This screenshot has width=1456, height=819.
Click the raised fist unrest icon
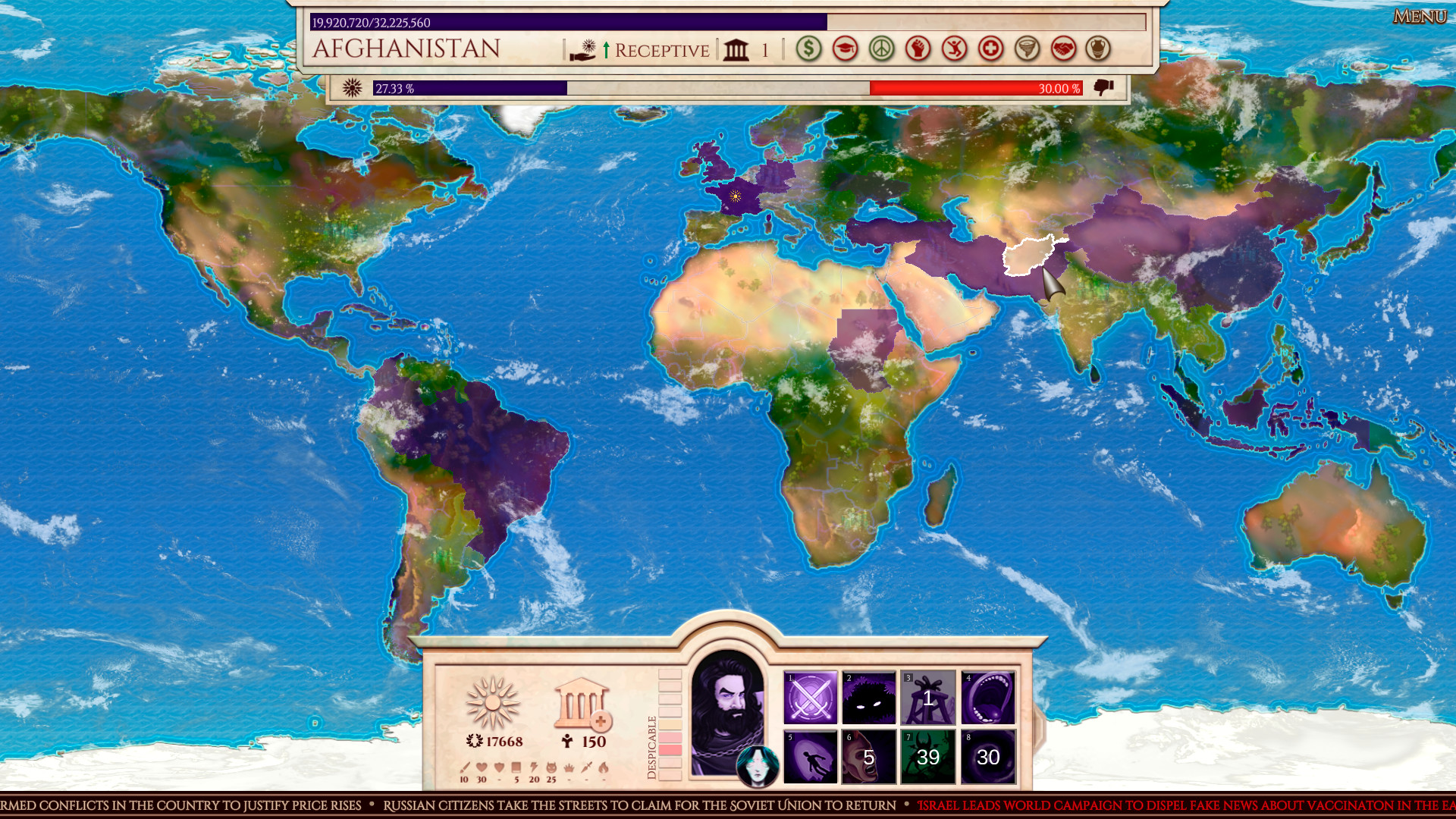click(916, 49)
